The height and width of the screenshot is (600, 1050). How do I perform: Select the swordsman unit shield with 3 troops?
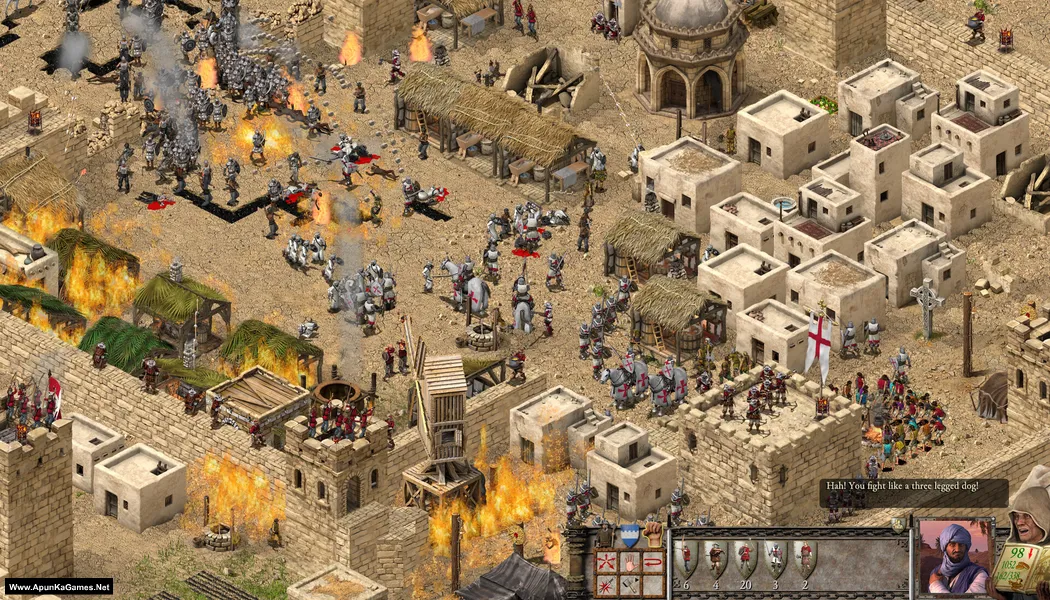tap(775, 559)
